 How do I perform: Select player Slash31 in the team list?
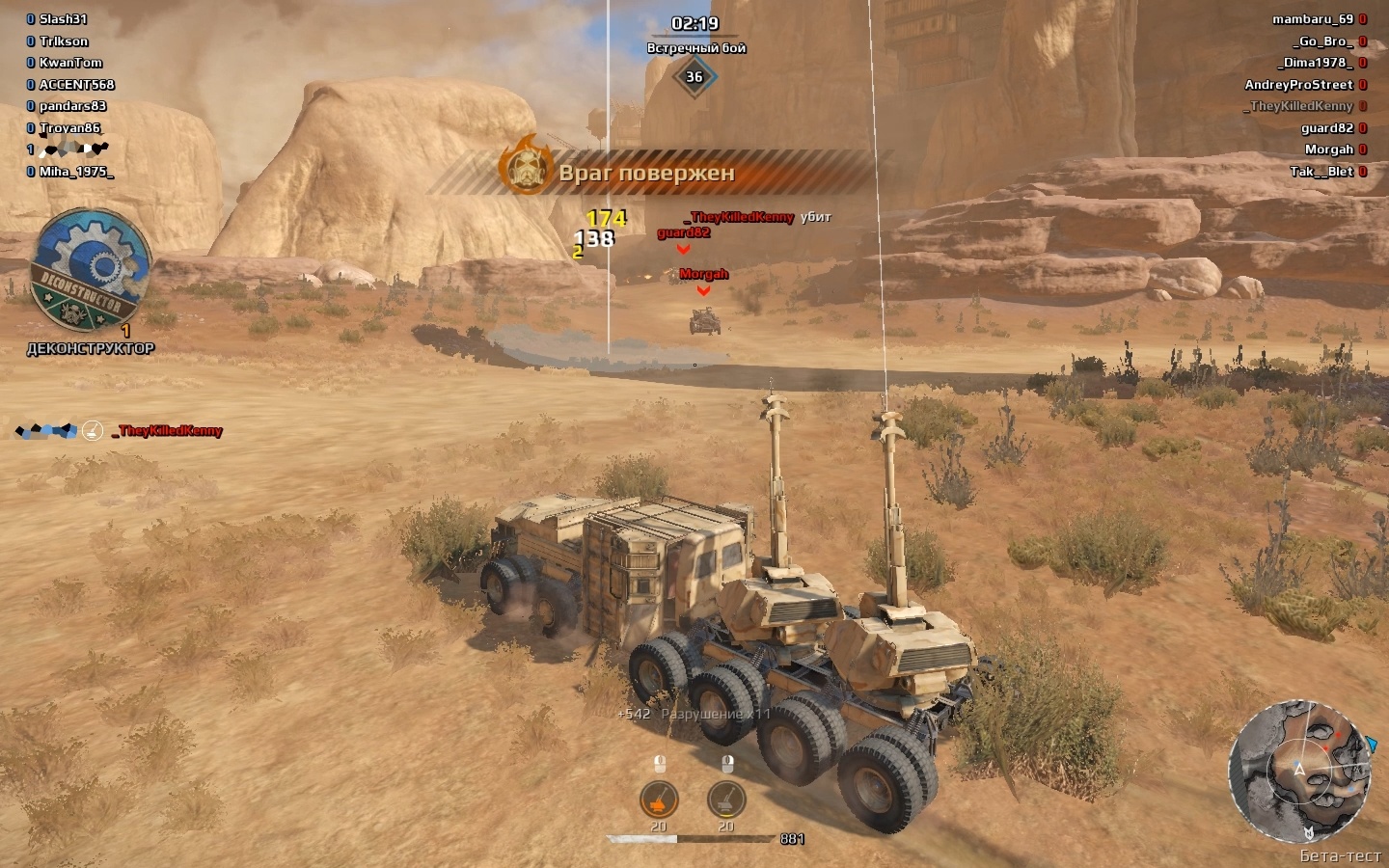(x=63, y=19)
